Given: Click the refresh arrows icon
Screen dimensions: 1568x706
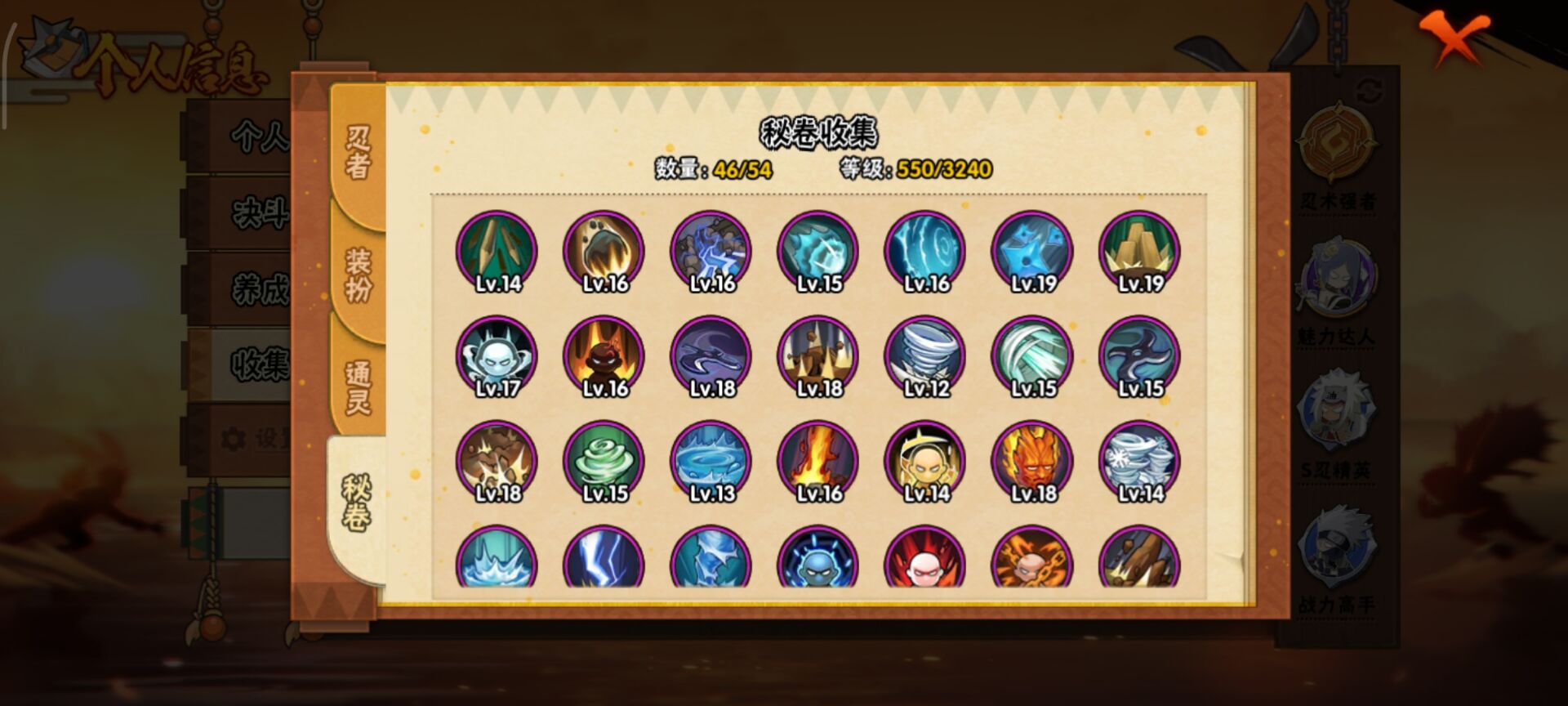Looking at the screenshot, I should 1370,91.
